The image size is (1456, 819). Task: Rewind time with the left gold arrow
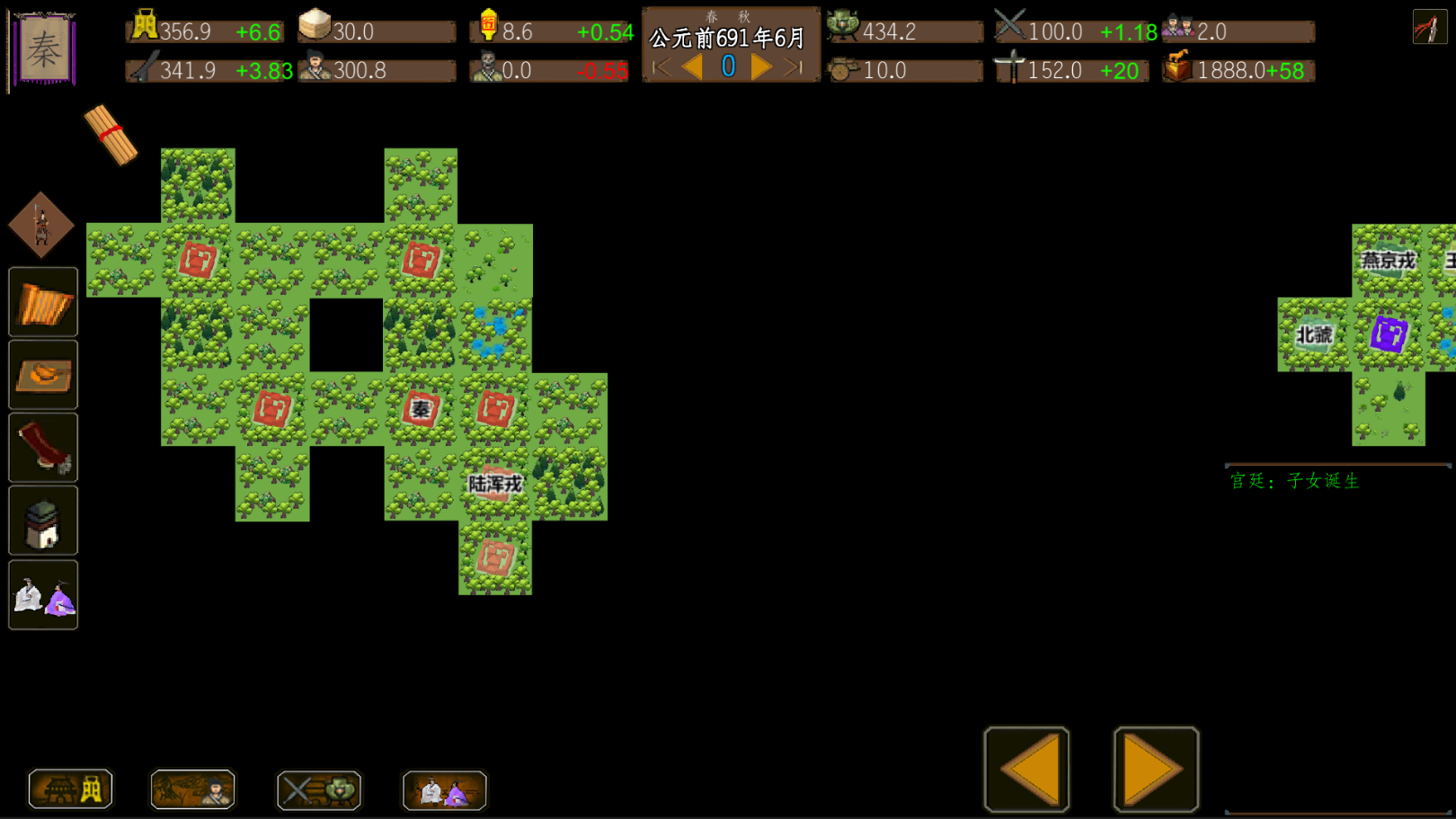point(692,65)
